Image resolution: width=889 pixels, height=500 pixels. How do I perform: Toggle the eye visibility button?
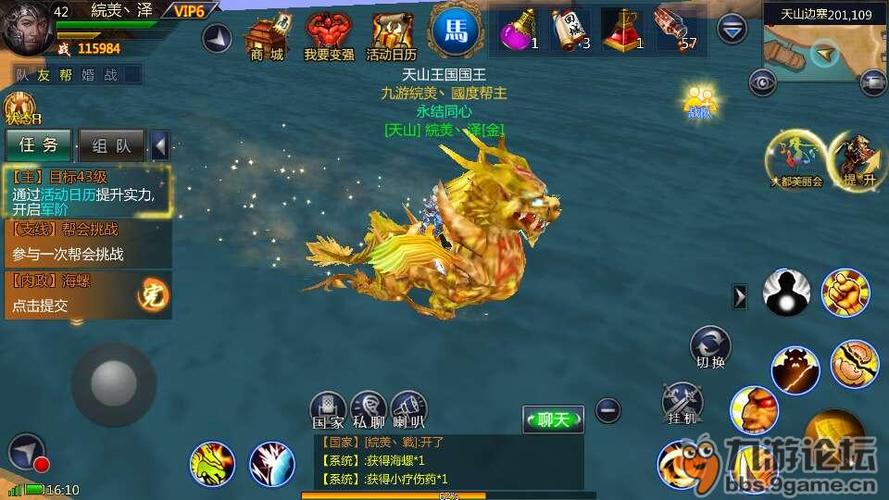pos(764,82)
